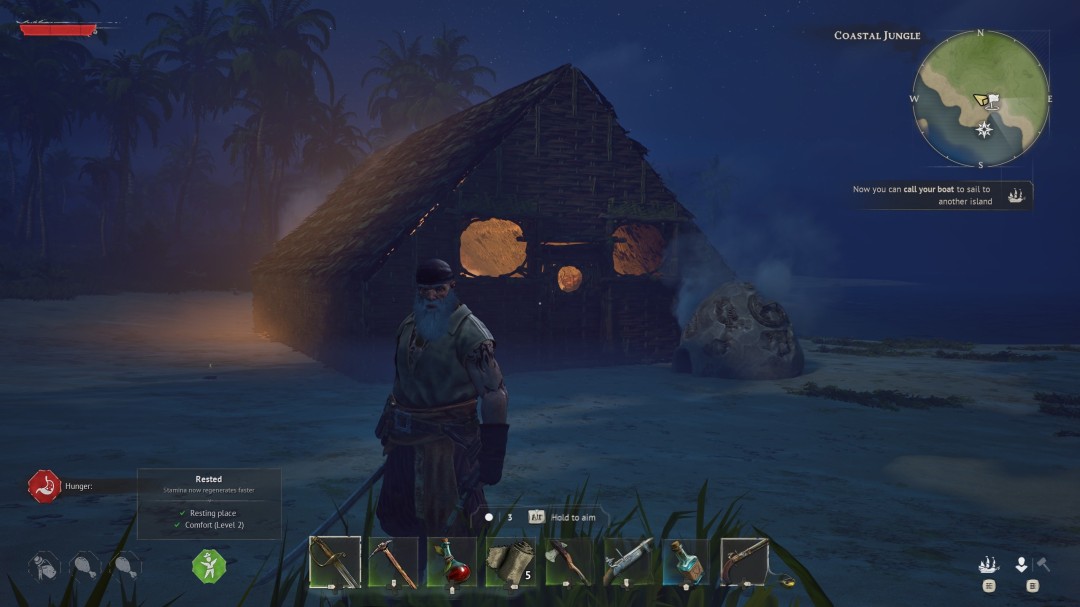This screenshot has width=1080, height=607.
Task: Equip the hatchet hotbar slot
Action: click(568, 562)
